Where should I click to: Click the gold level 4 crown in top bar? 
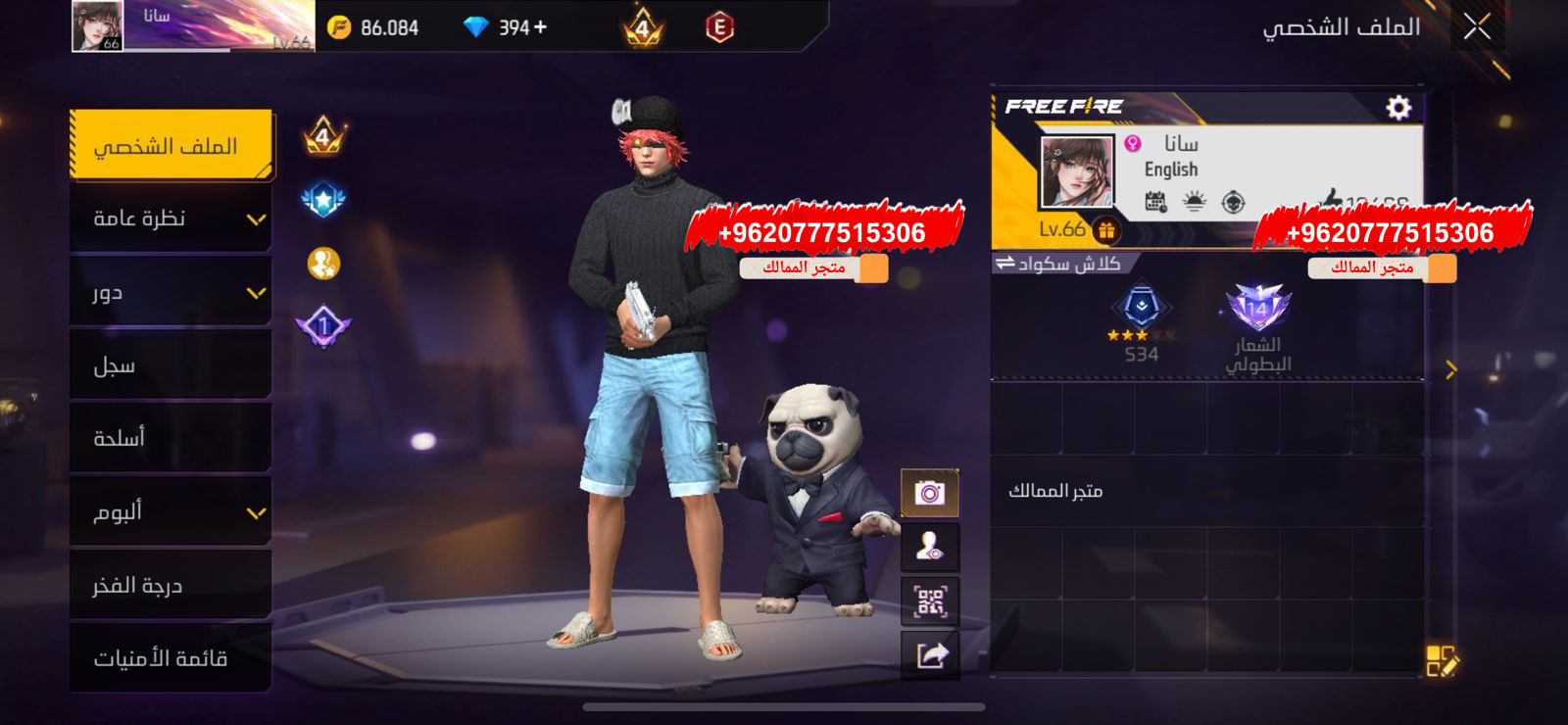point(642,26)
